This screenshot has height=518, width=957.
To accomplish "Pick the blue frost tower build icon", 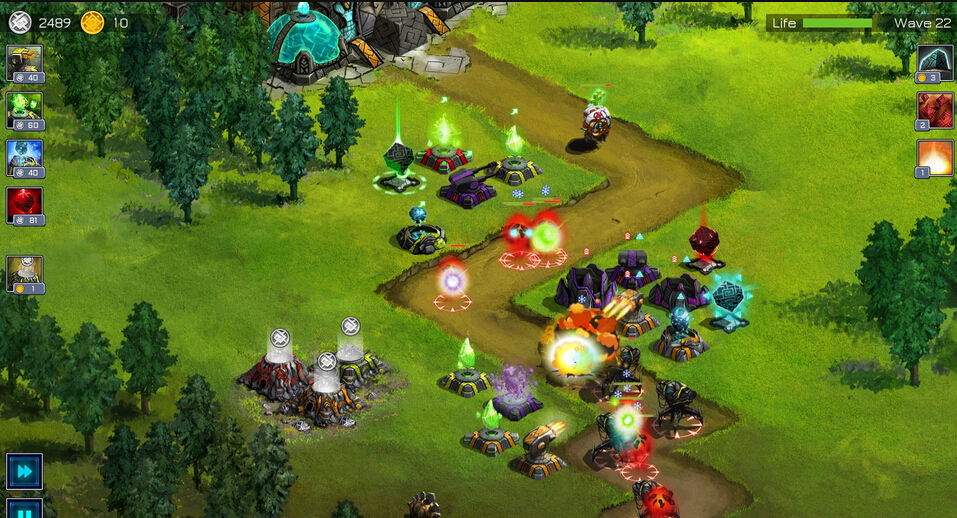I will tap(24, 157).
